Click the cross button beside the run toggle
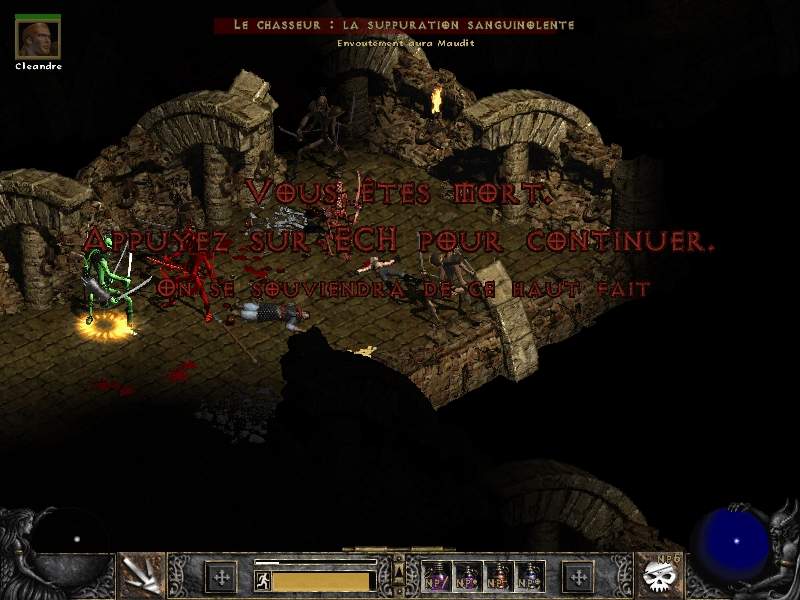The width and height of the screenshot is (800, 600). 220,577
